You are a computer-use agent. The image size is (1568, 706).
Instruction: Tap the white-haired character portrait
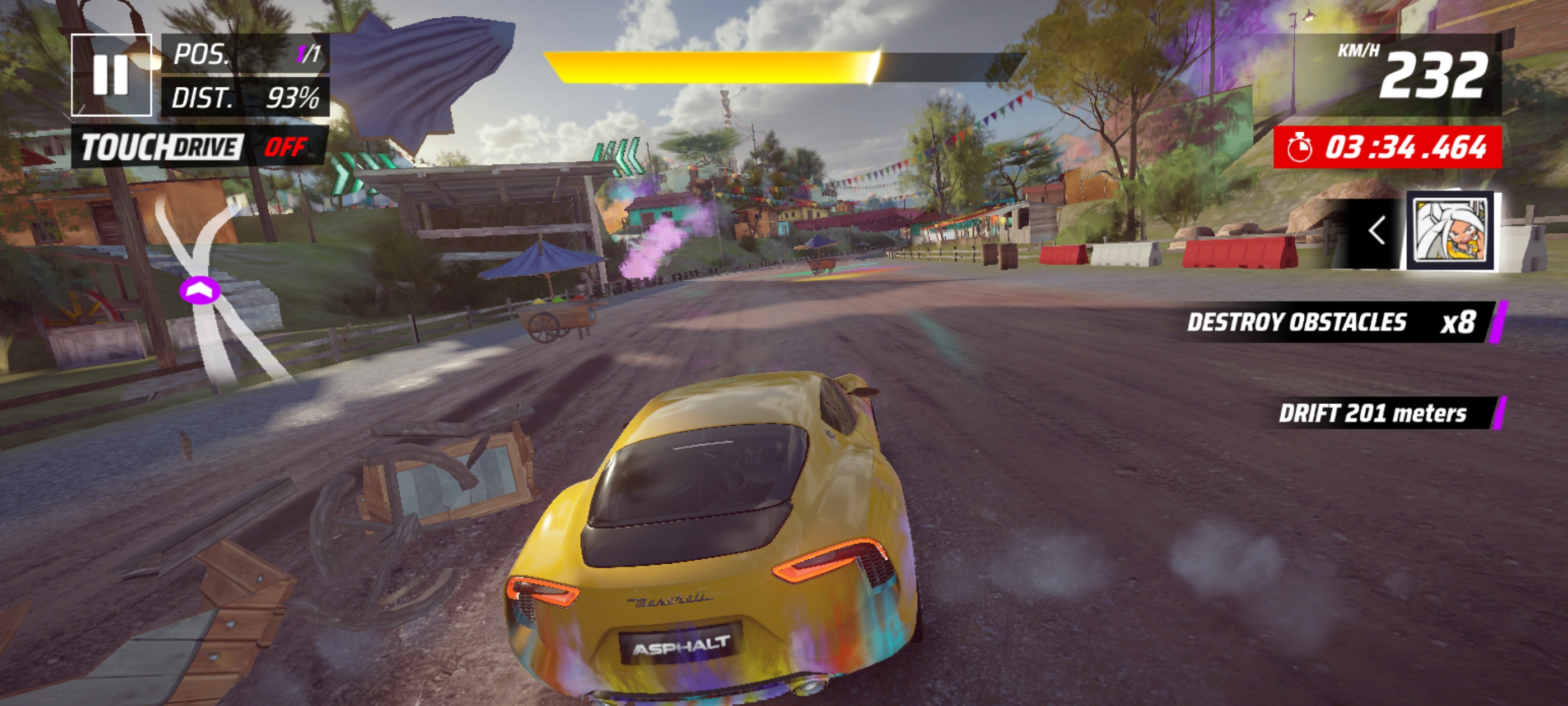1450,231
